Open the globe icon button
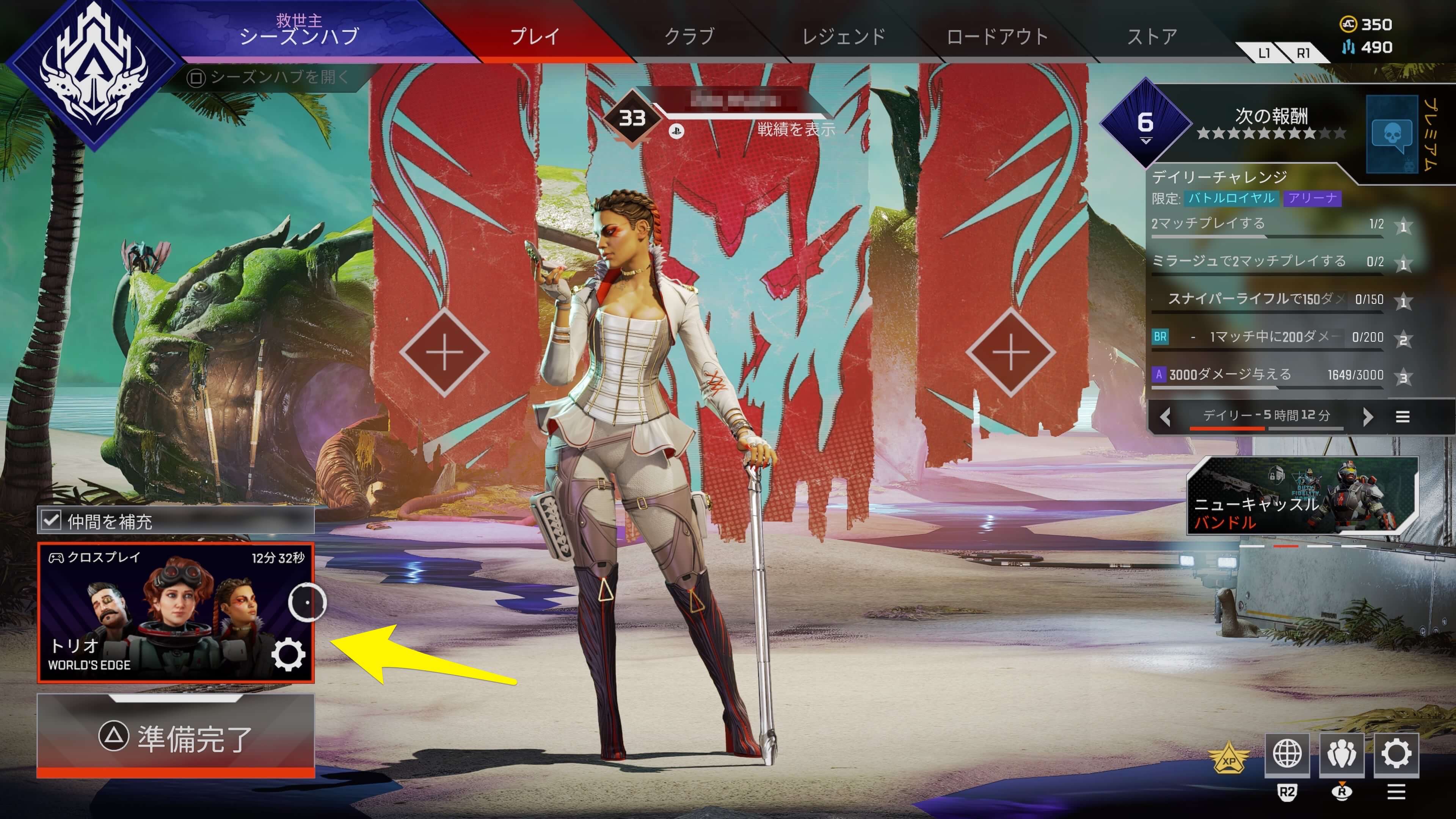1456x819 pixels. click(x=1287, y=754)
